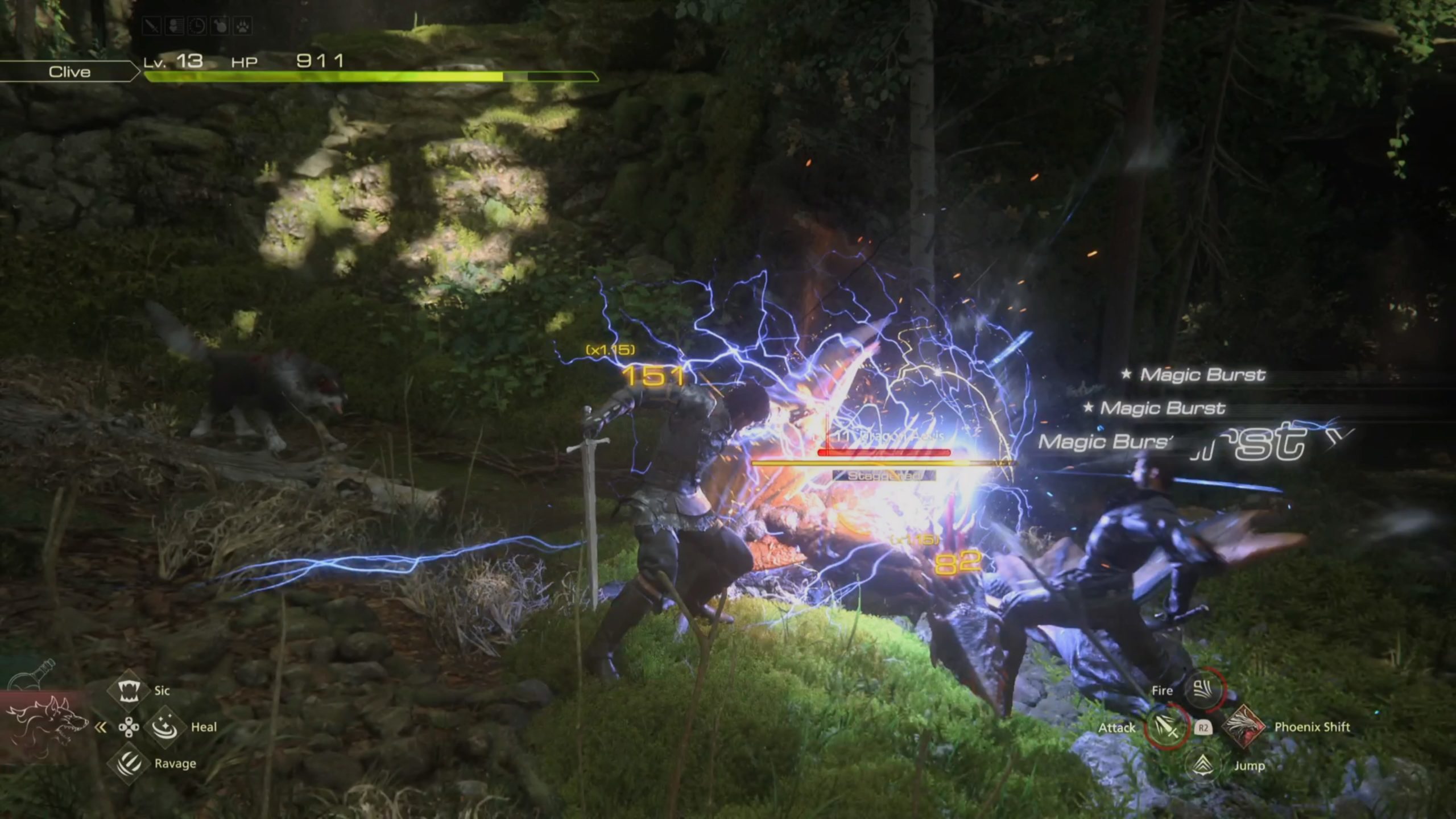Screen dimensions: 1456x819
Task: Click the sword status icon above Clive's level
Action: pos(152,26)
